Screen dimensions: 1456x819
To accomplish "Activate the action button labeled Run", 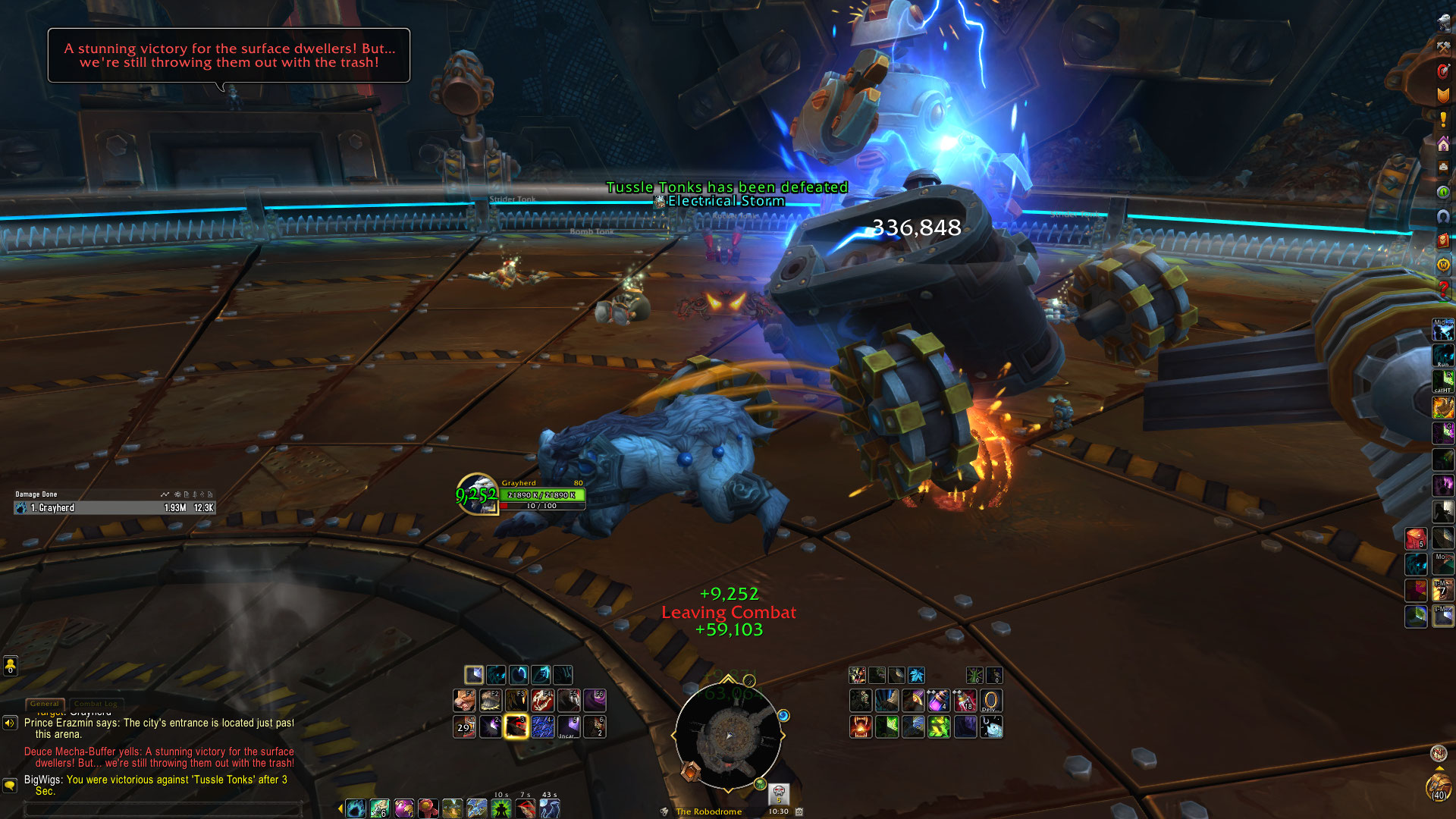I will tap(1442, 356).
